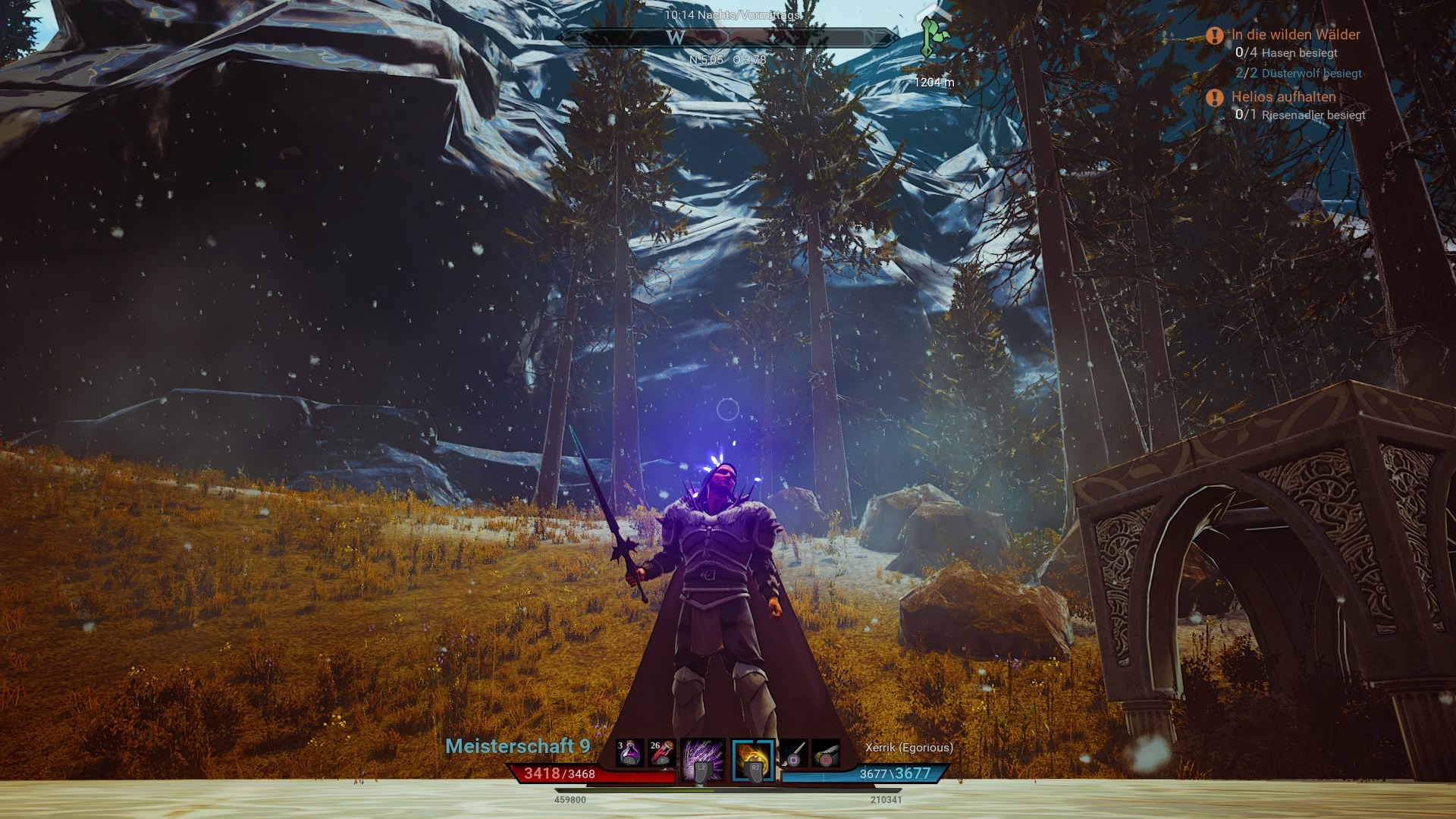This screenshot has width=1456, height=819.
Task: Choose the feathered item slot
Action: click(x=826, y=754)
